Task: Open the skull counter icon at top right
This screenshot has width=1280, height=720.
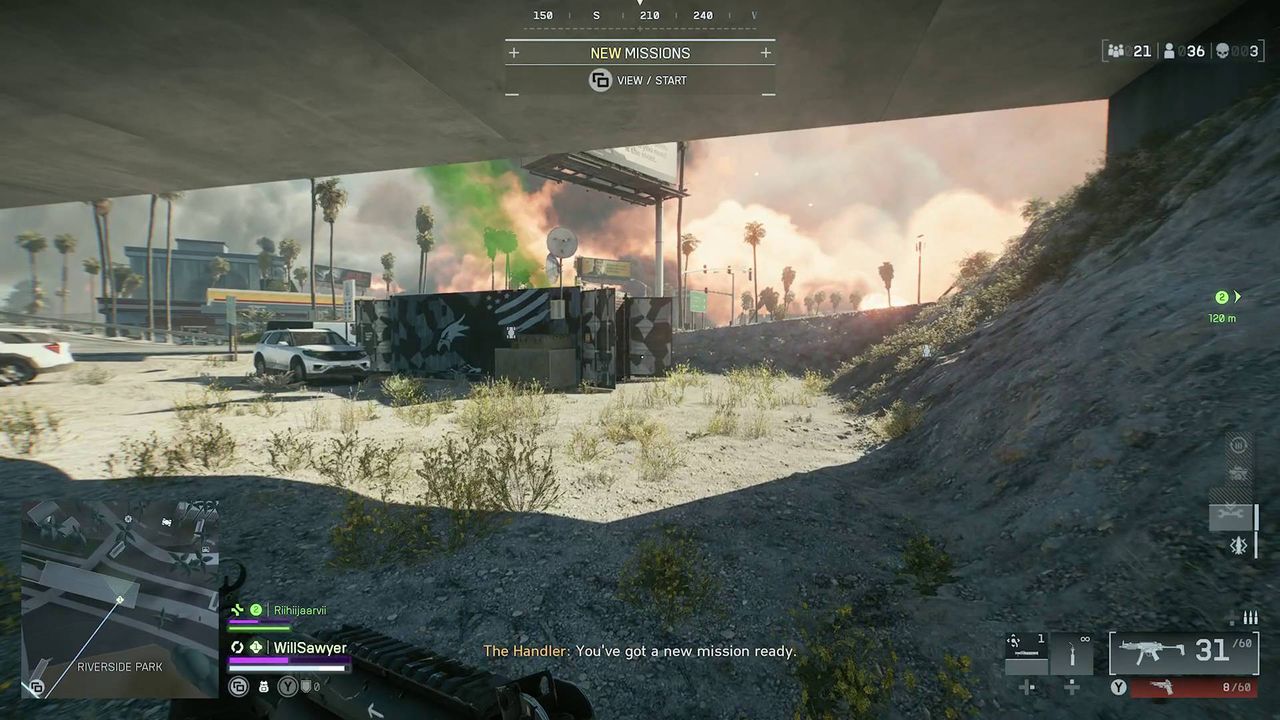Action: pyautogui.click(x=1222, y=50)
